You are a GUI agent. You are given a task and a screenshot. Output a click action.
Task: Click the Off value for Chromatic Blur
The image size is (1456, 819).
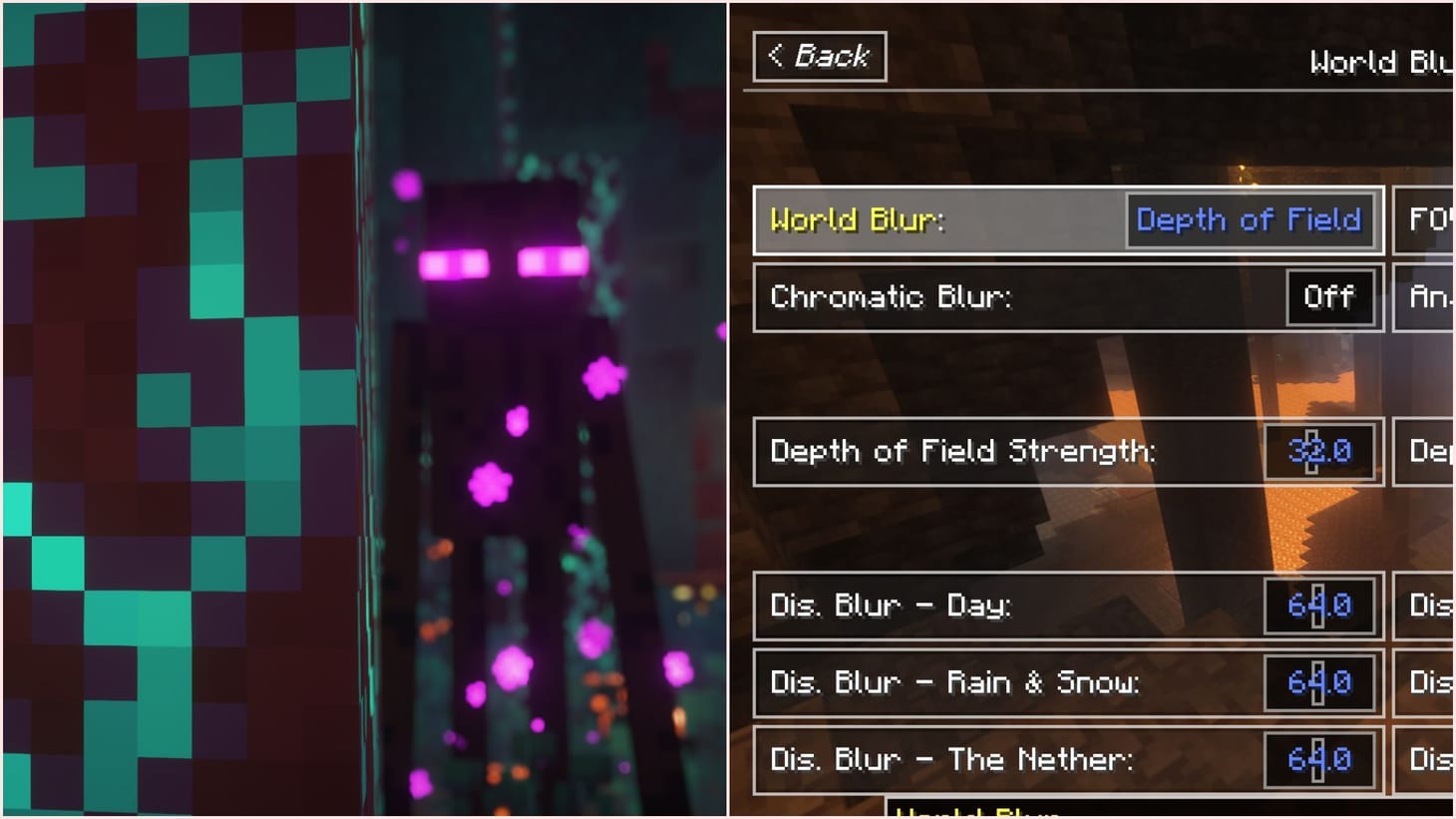coord(1329,297)
